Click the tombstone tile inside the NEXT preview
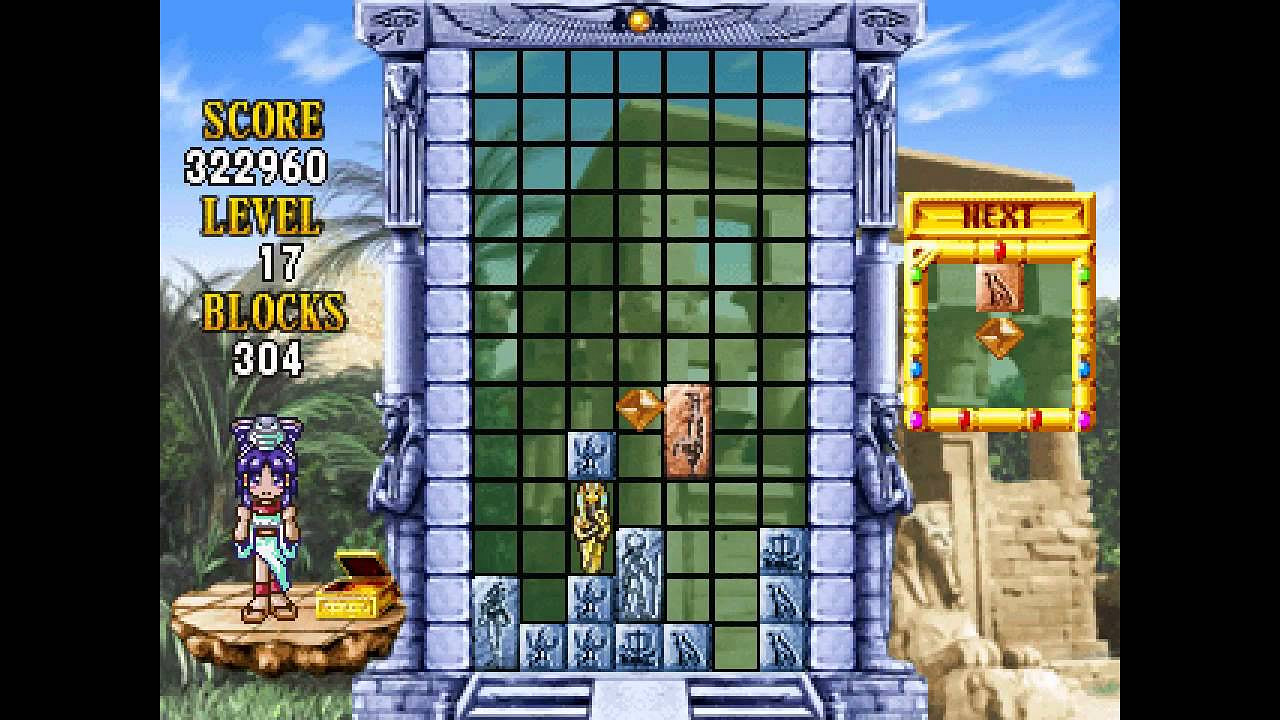This screenshot has width=1280, height=720. (1001, 287)
